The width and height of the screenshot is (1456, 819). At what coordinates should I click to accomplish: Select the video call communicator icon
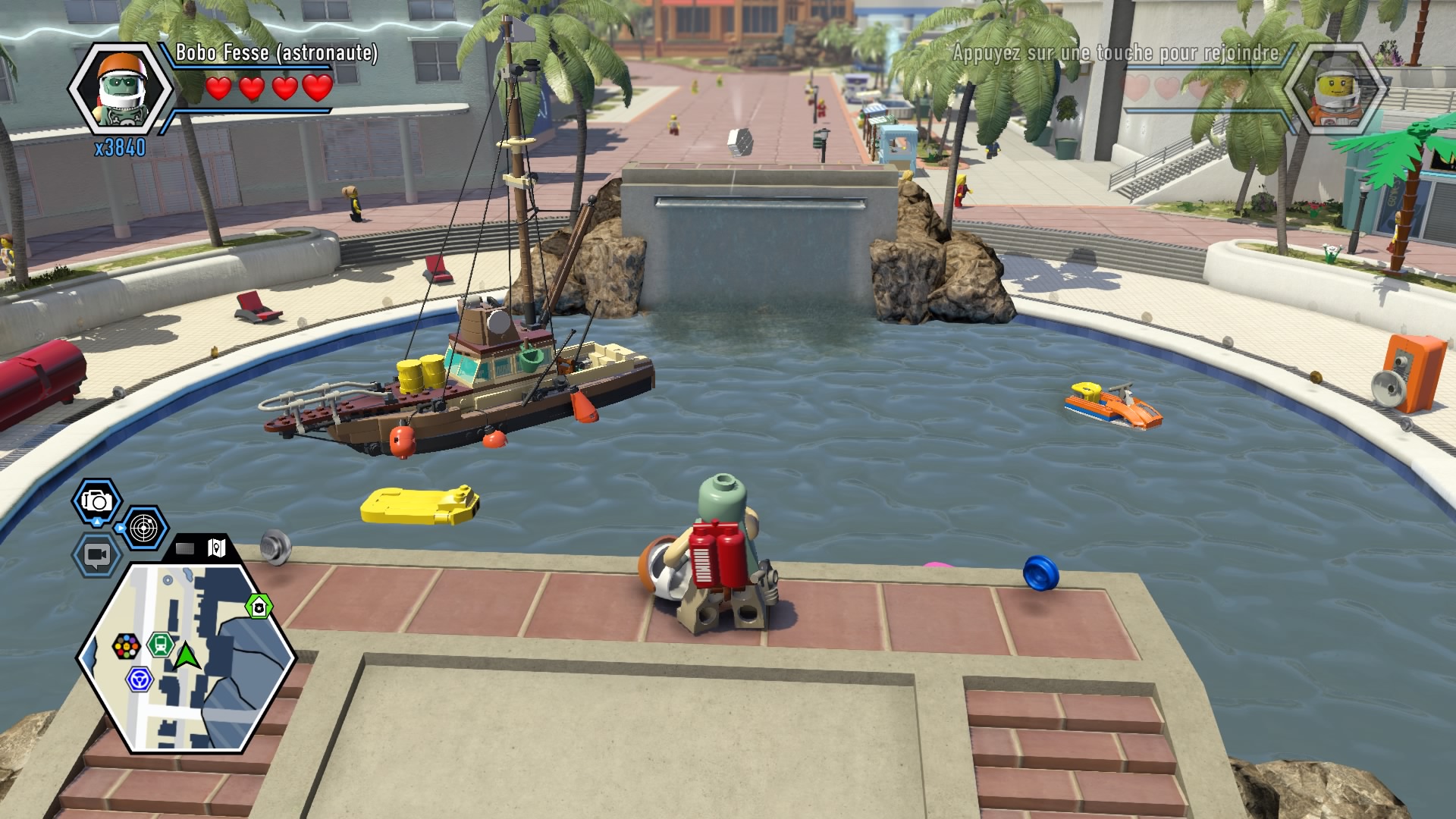[x=96, y=555]
